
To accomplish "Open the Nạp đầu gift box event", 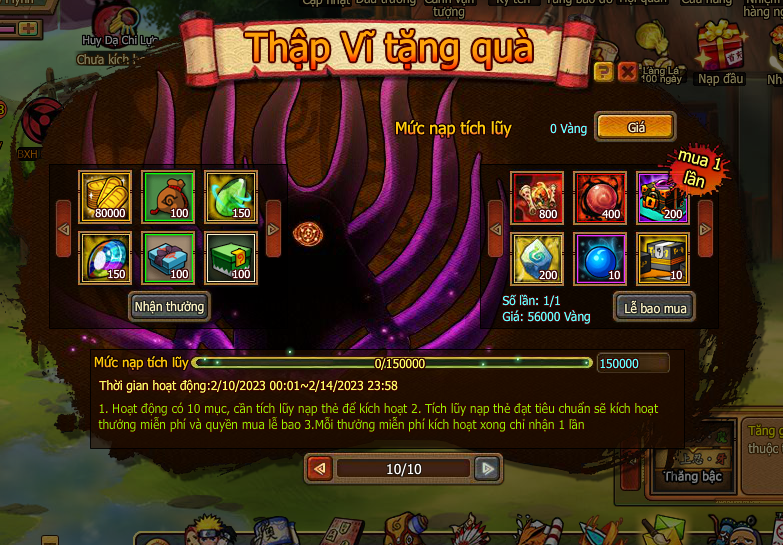I will pos(720,55).
